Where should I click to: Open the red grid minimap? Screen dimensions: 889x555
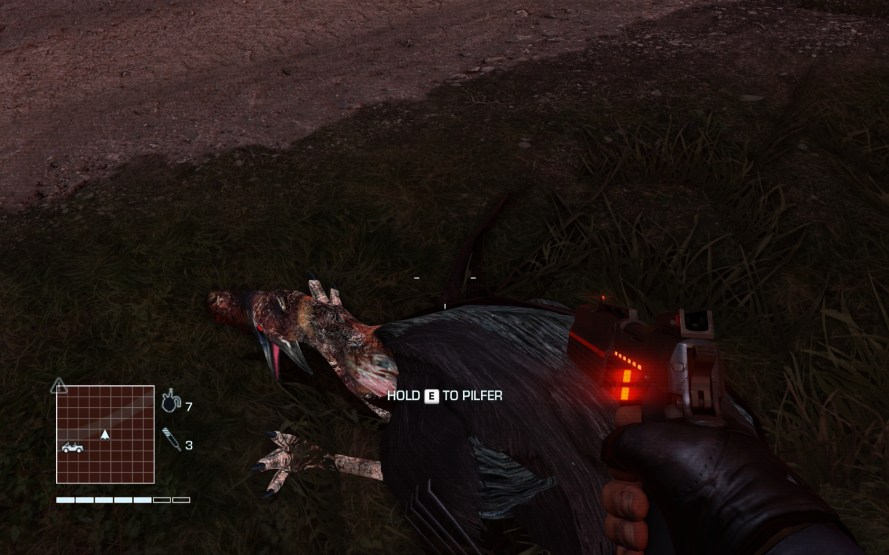[x=105, y=434]
